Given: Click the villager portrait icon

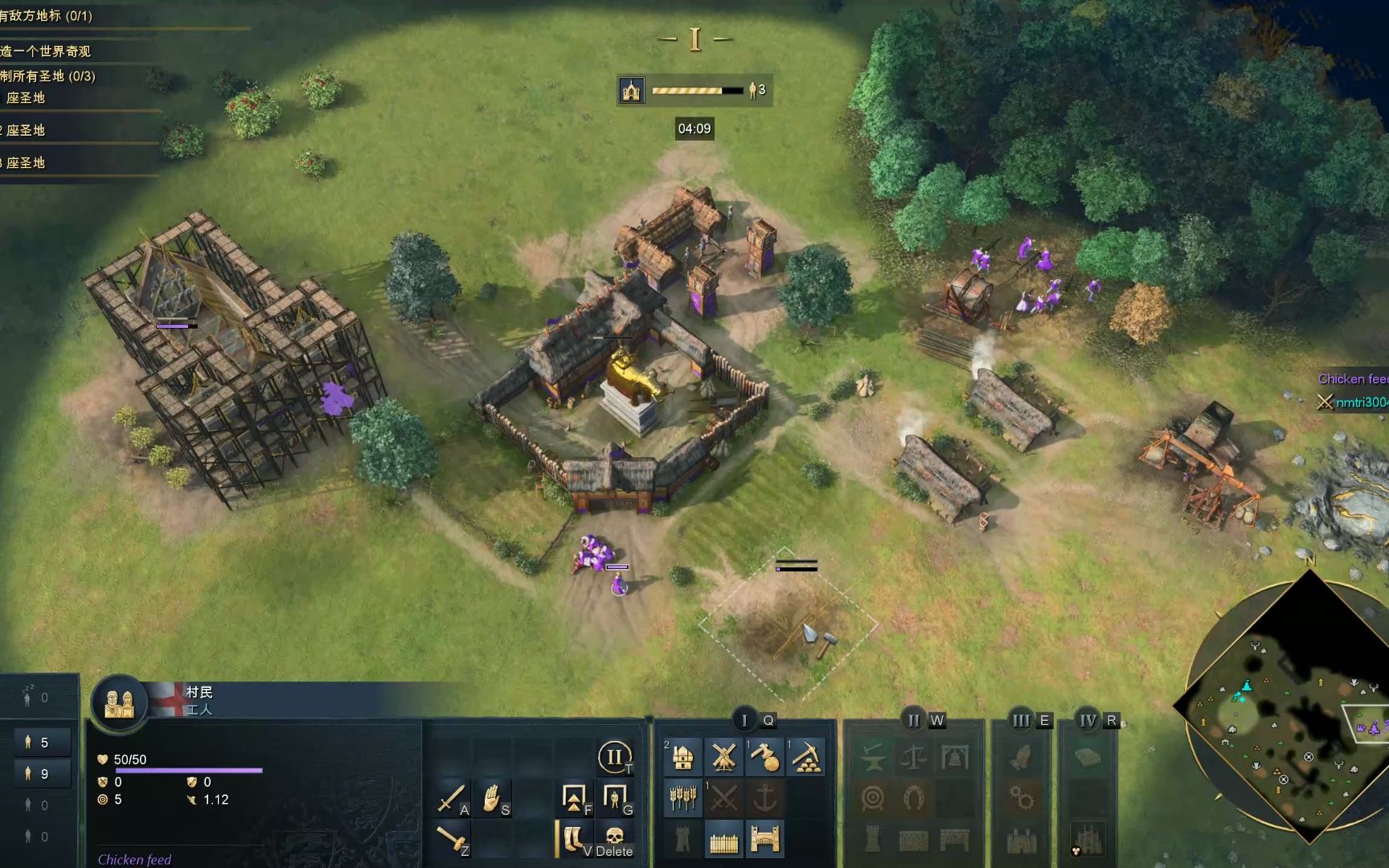Looking at the screenshot, I should coord(120,703).
